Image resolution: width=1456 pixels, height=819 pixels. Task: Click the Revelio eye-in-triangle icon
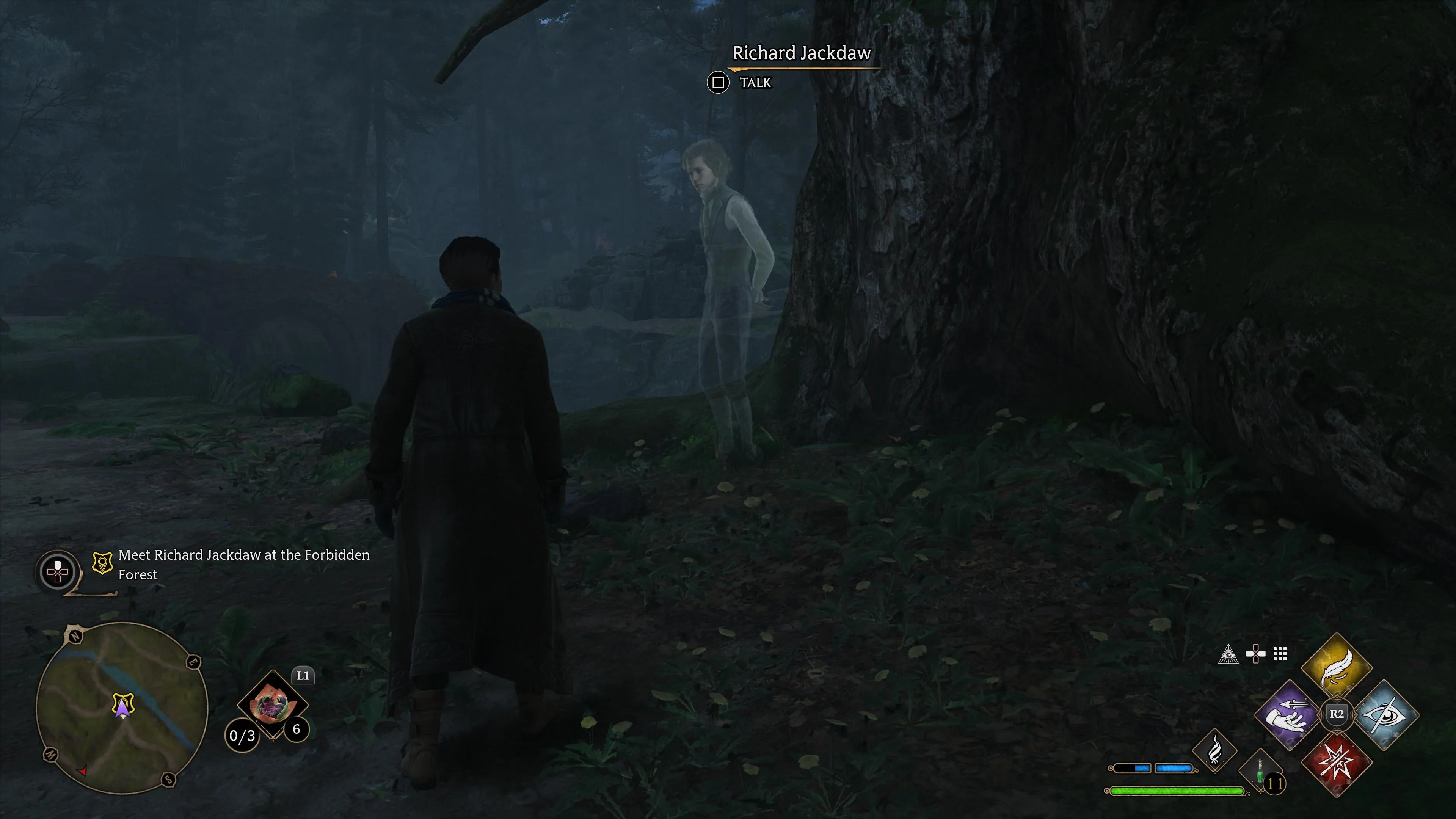tap(1228, 654)
